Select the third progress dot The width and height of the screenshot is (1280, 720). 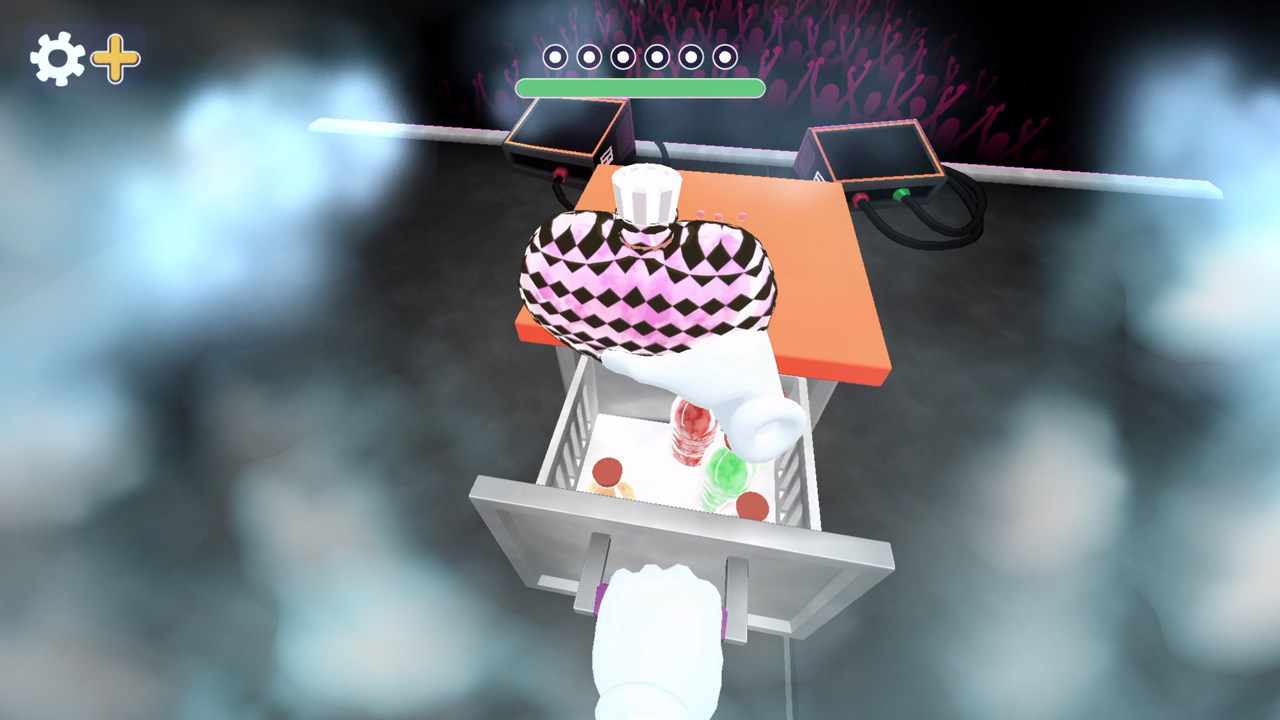pos(622,57)
